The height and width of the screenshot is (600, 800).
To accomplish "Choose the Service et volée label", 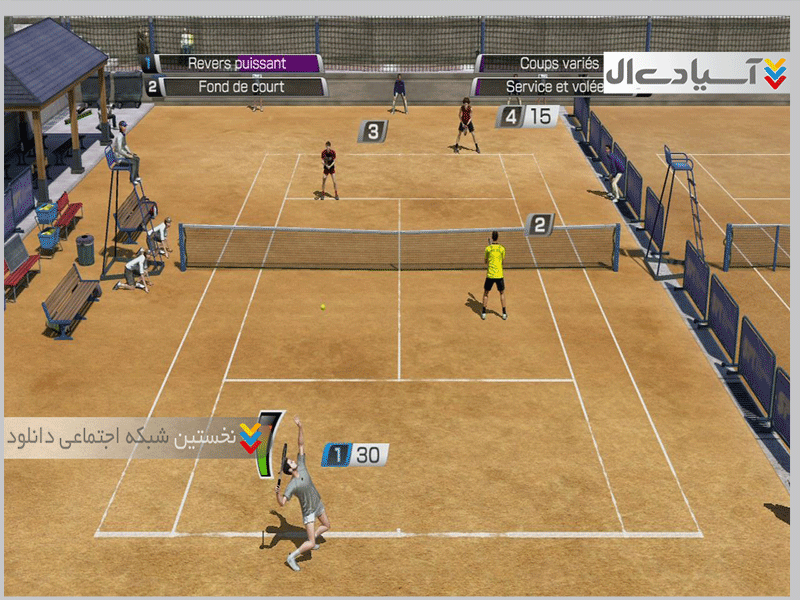I will pyautogui.click(x=540, y=87).
